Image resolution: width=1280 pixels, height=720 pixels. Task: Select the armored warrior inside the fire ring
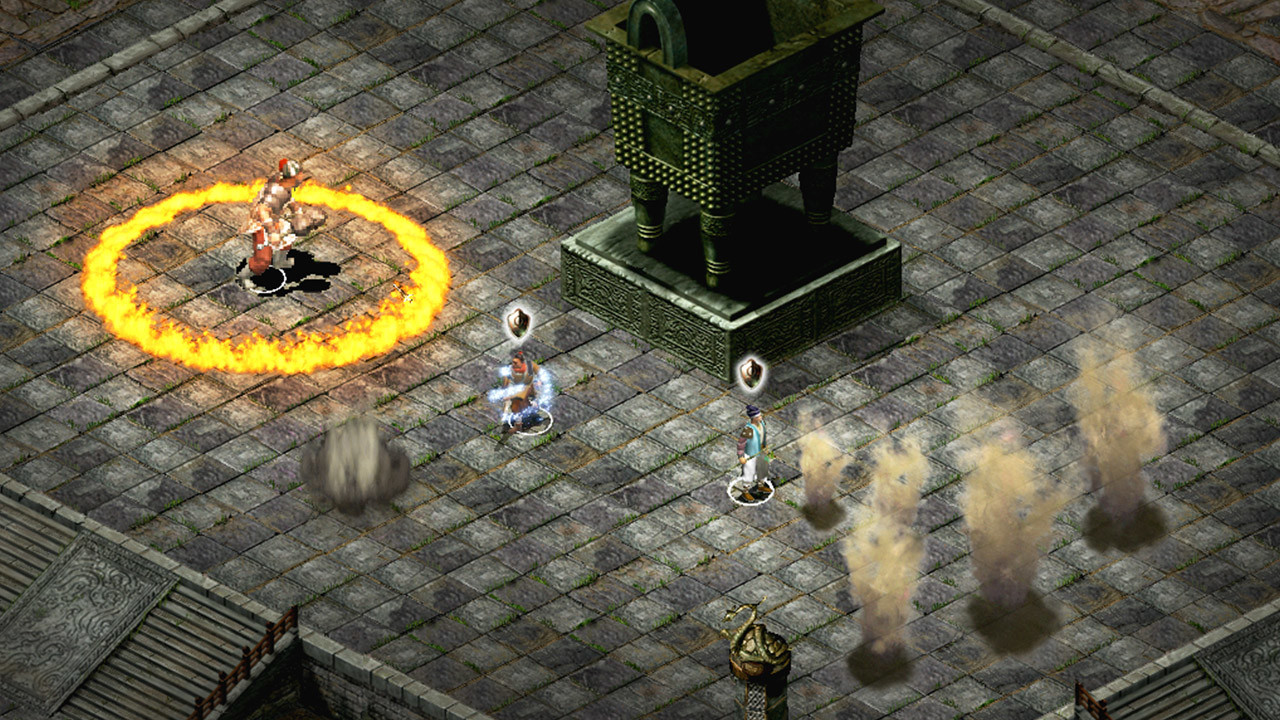tap(277, 220)
